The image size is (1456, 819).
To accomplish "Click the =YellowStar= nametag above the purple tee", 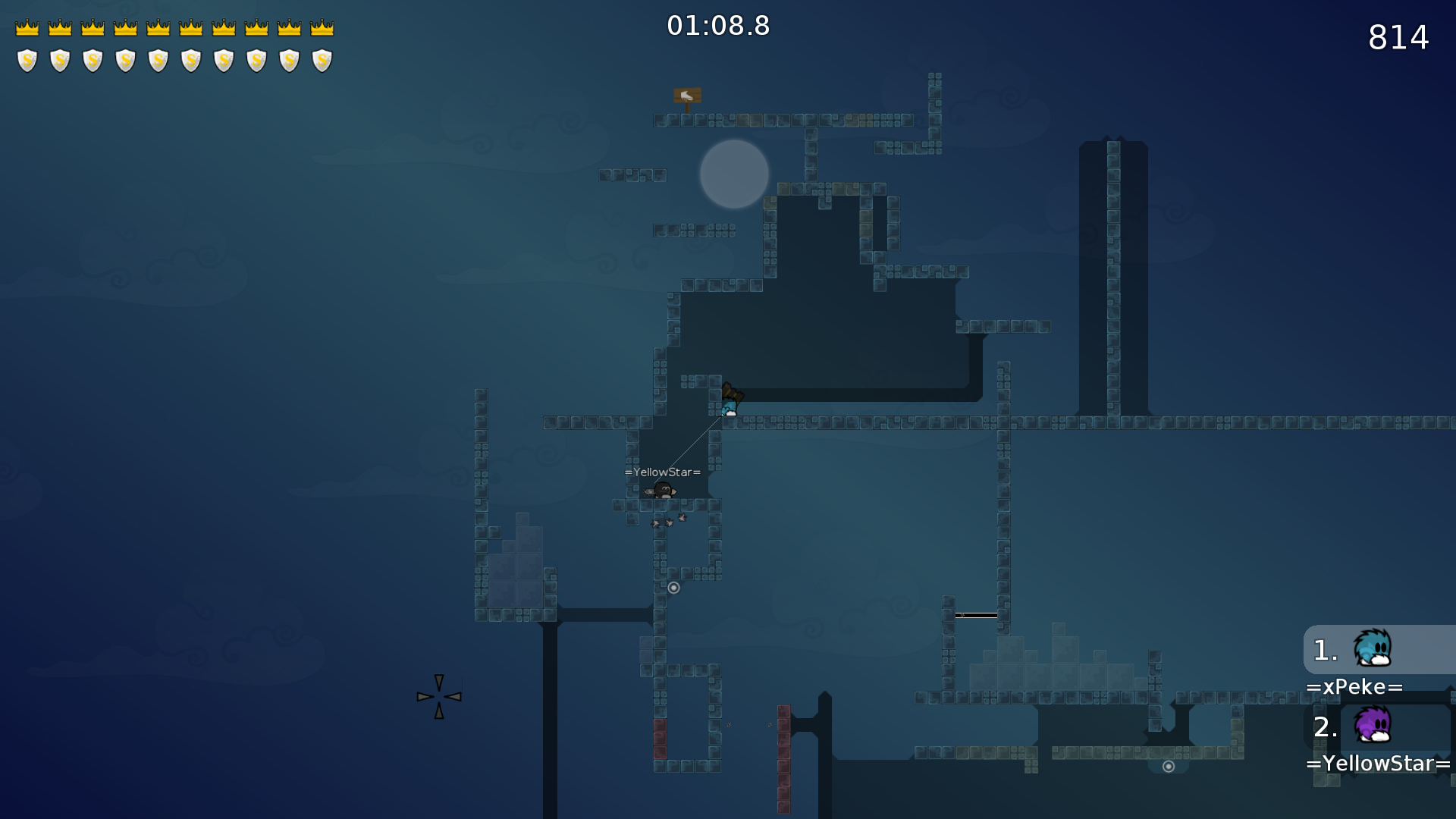I will pos(662,472).
